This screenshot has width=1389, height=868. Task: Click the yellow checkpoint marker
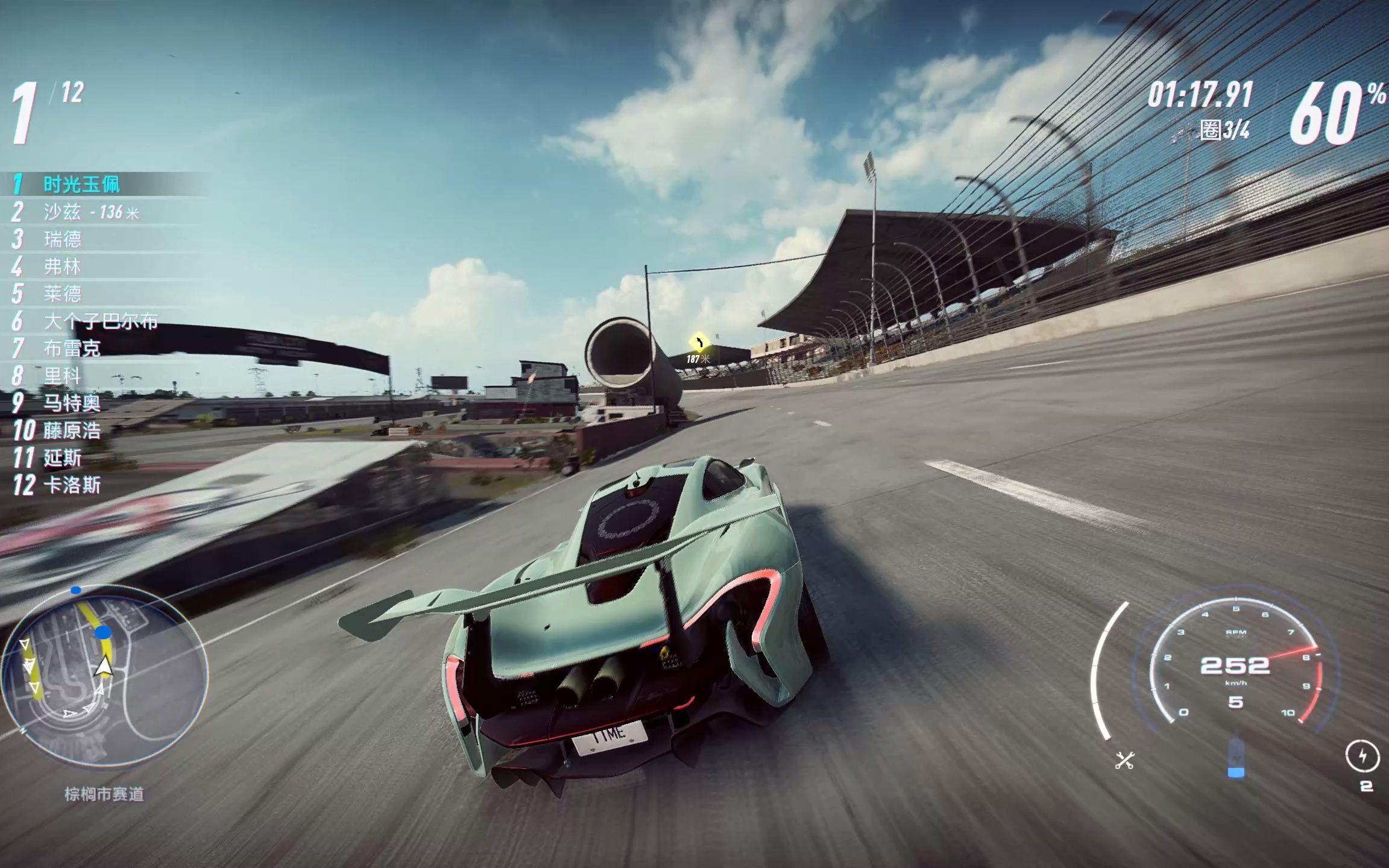click(x=699, y=344)
